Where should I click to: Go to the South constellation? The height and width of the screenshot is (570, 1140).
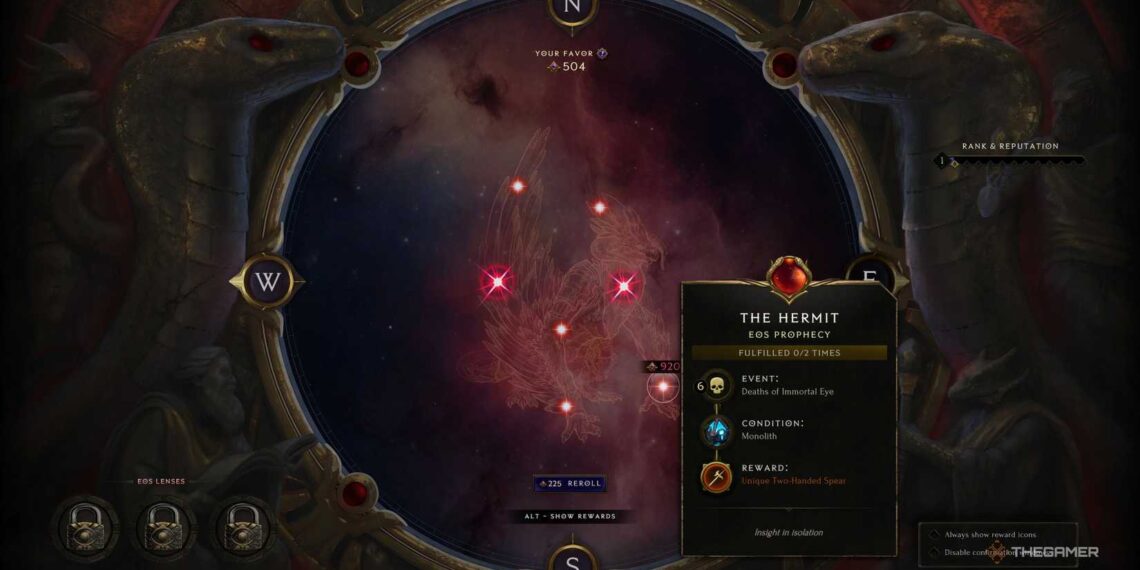tap(572, 558)
